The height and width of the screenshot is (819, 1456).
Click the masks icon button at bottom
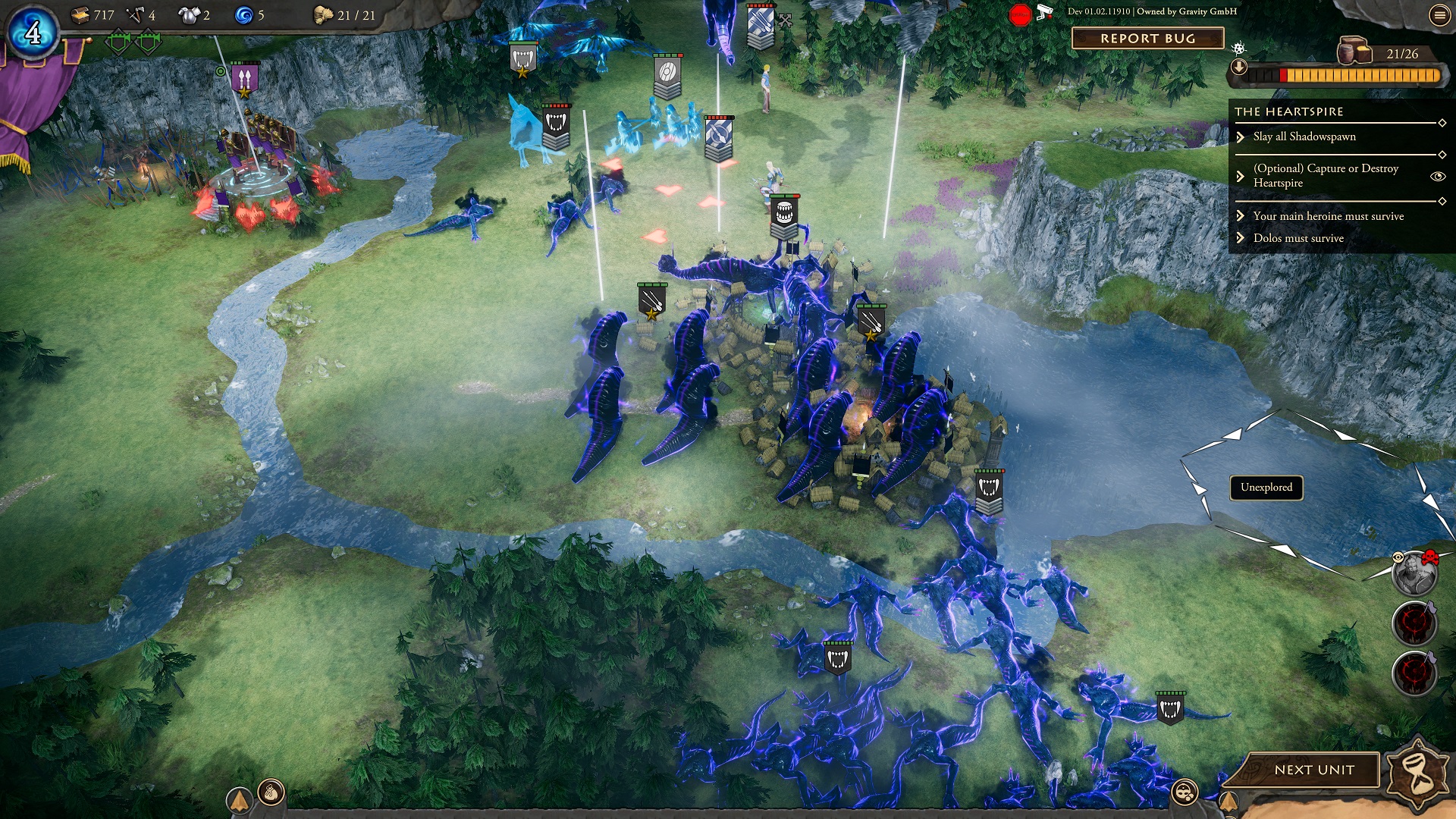click(1185, 793)
